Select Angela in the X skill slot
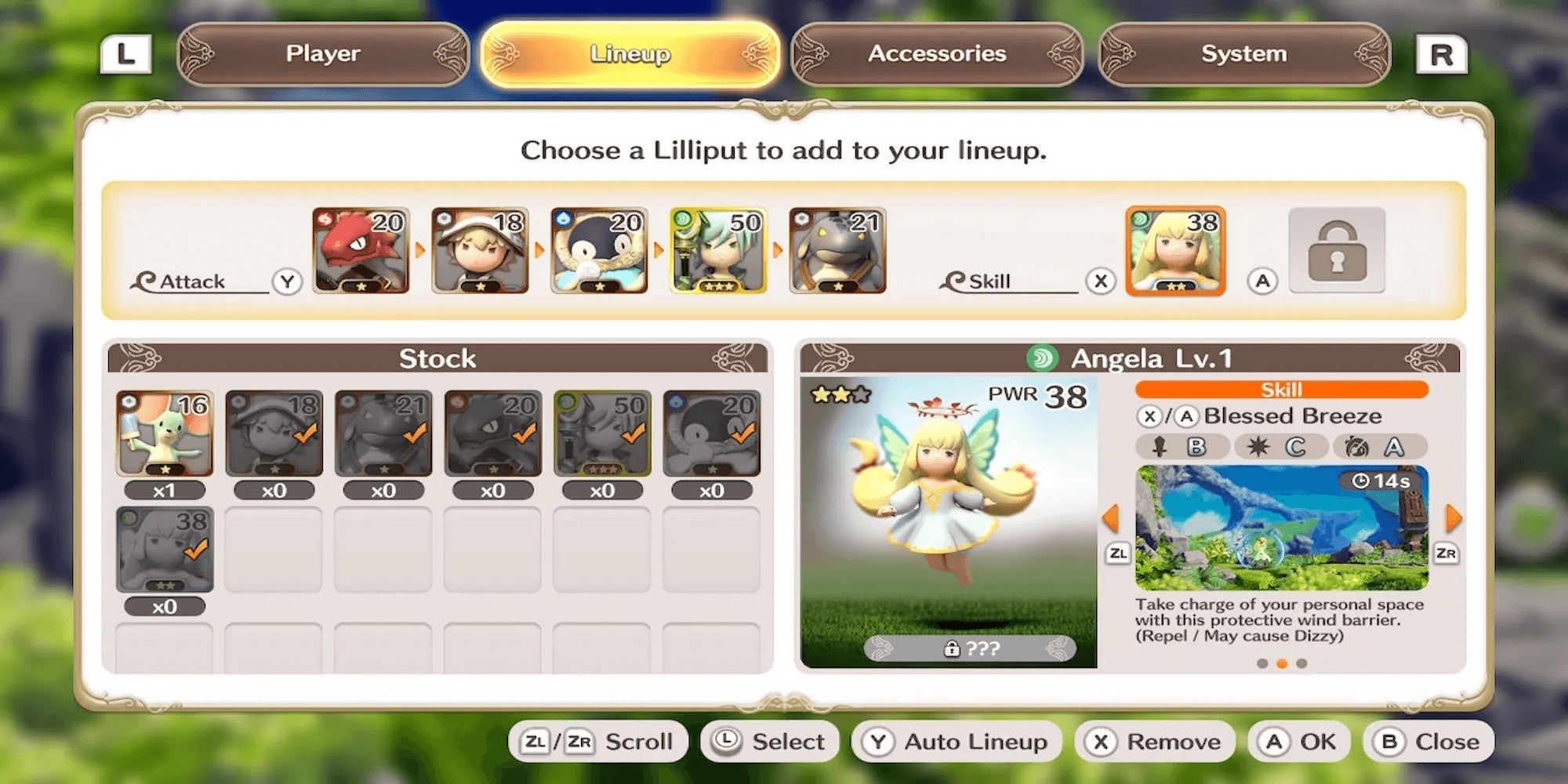Image resolution: width=1568 pixels, height=784 pixels. point(1175,251)
